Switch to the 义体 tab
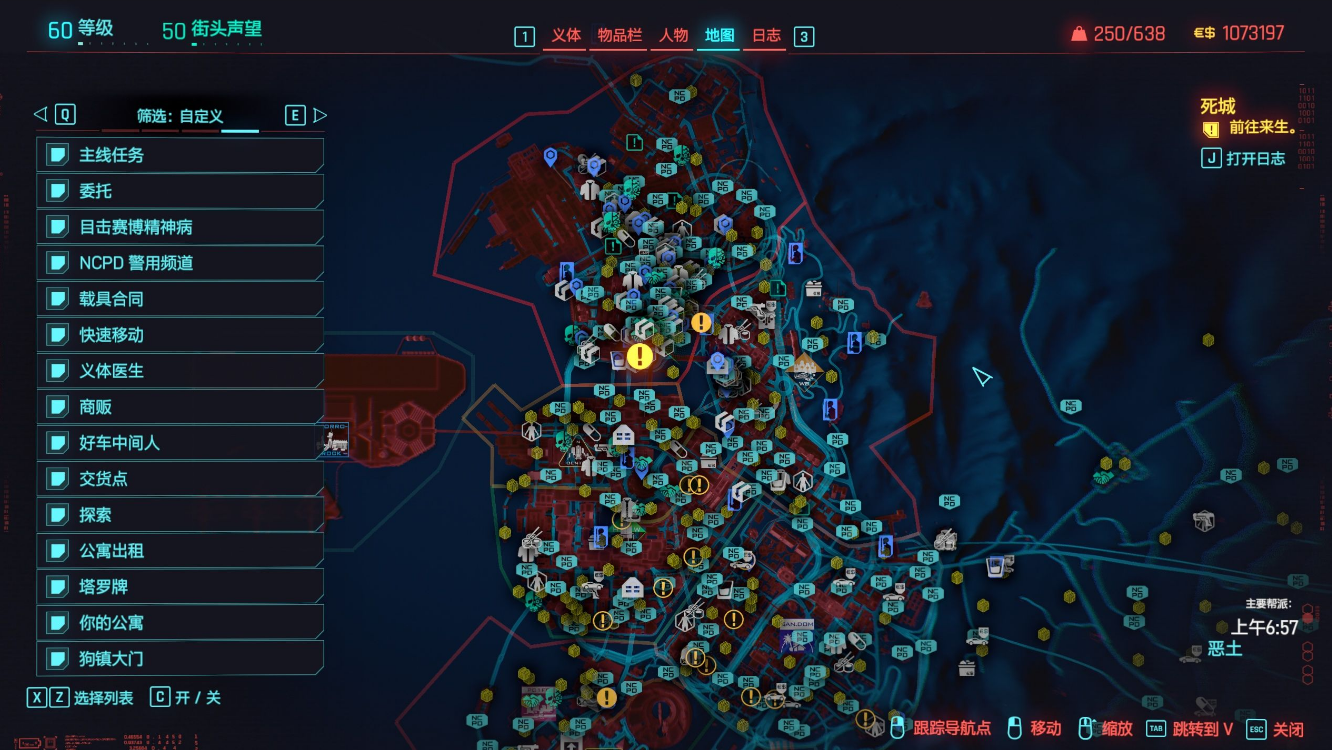1332x750 pixels. point(566,36)
